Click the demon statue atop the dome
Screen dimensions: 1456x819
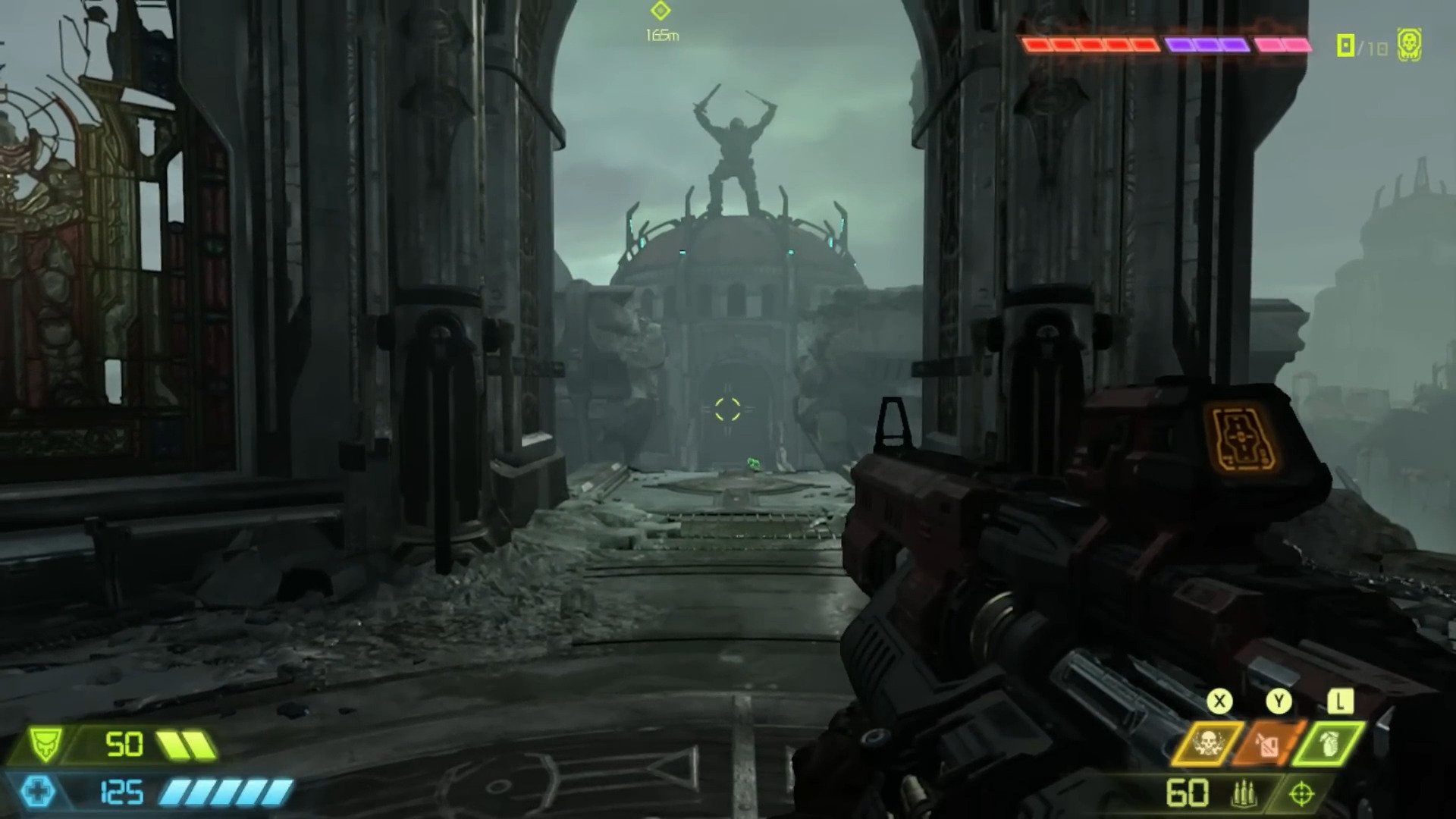pyautogui.click(x=734, y=148)
